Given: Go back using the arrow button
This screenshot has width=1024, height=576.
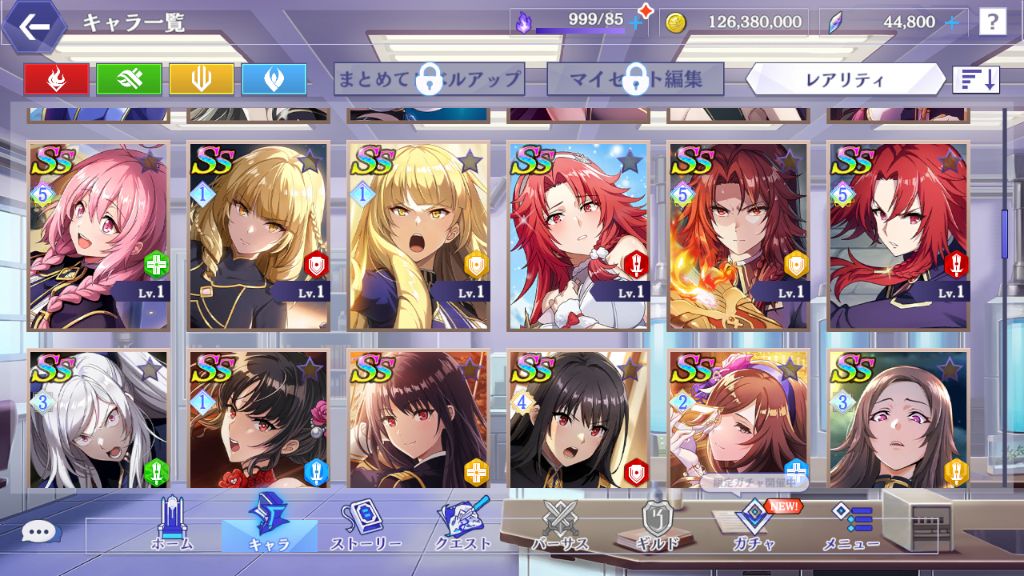Looking at the screenshot, I should click(x=34, y=26).
